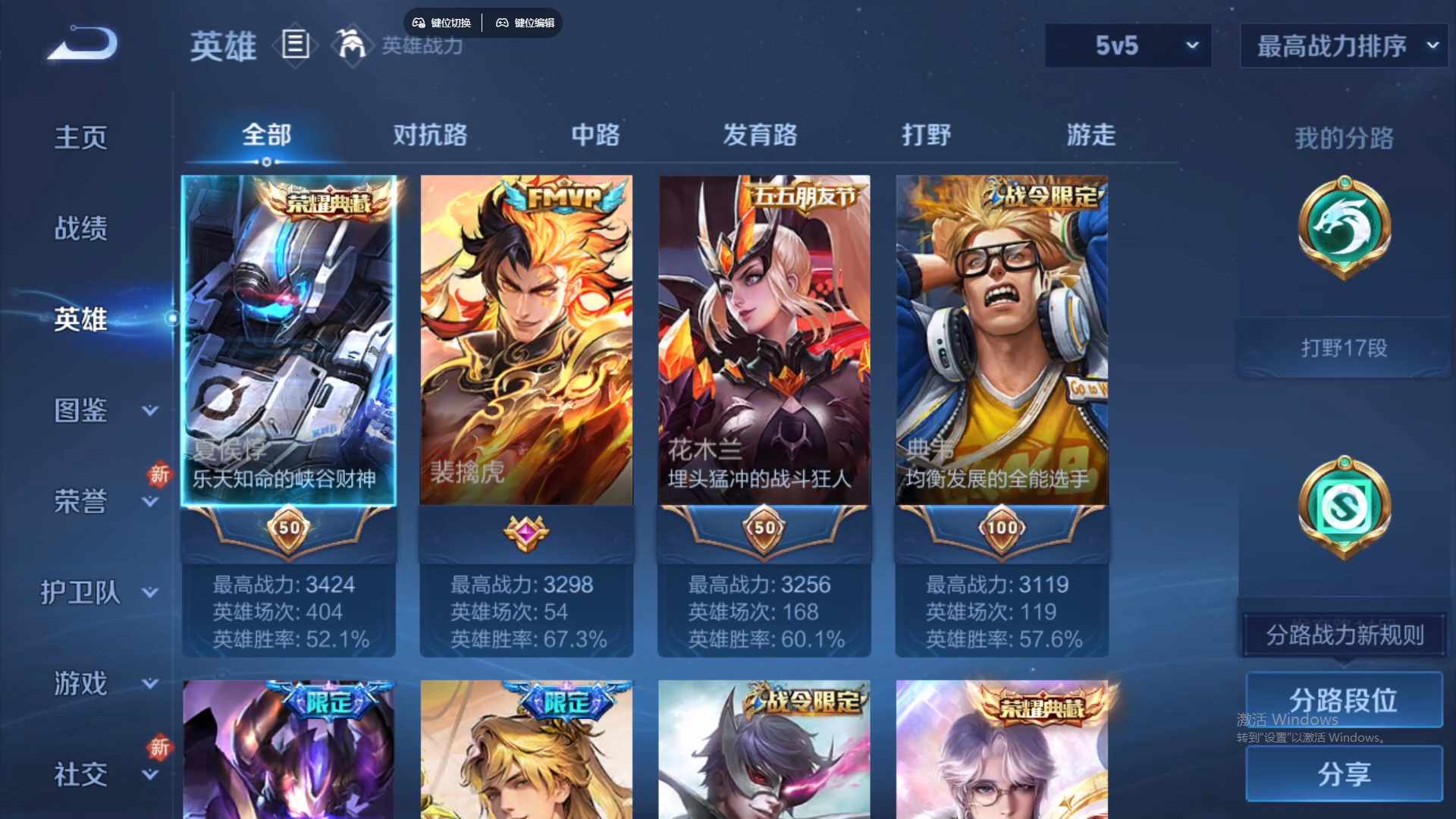The width and height of the screenshot is (1456, 819).
Task: Click the back arrow icon at top-left
Action: [82, 43]
